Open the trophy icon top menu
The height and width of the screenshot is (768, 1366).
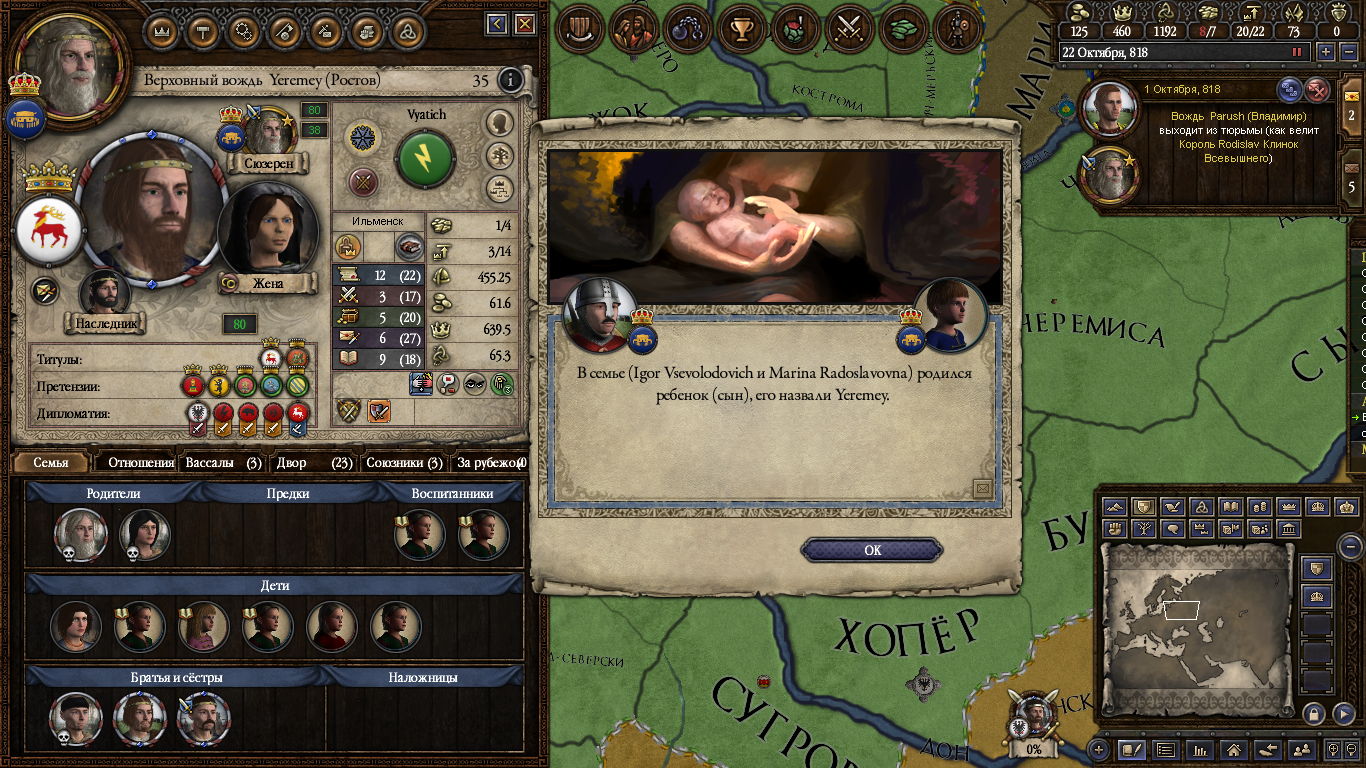tap(741, 28)
